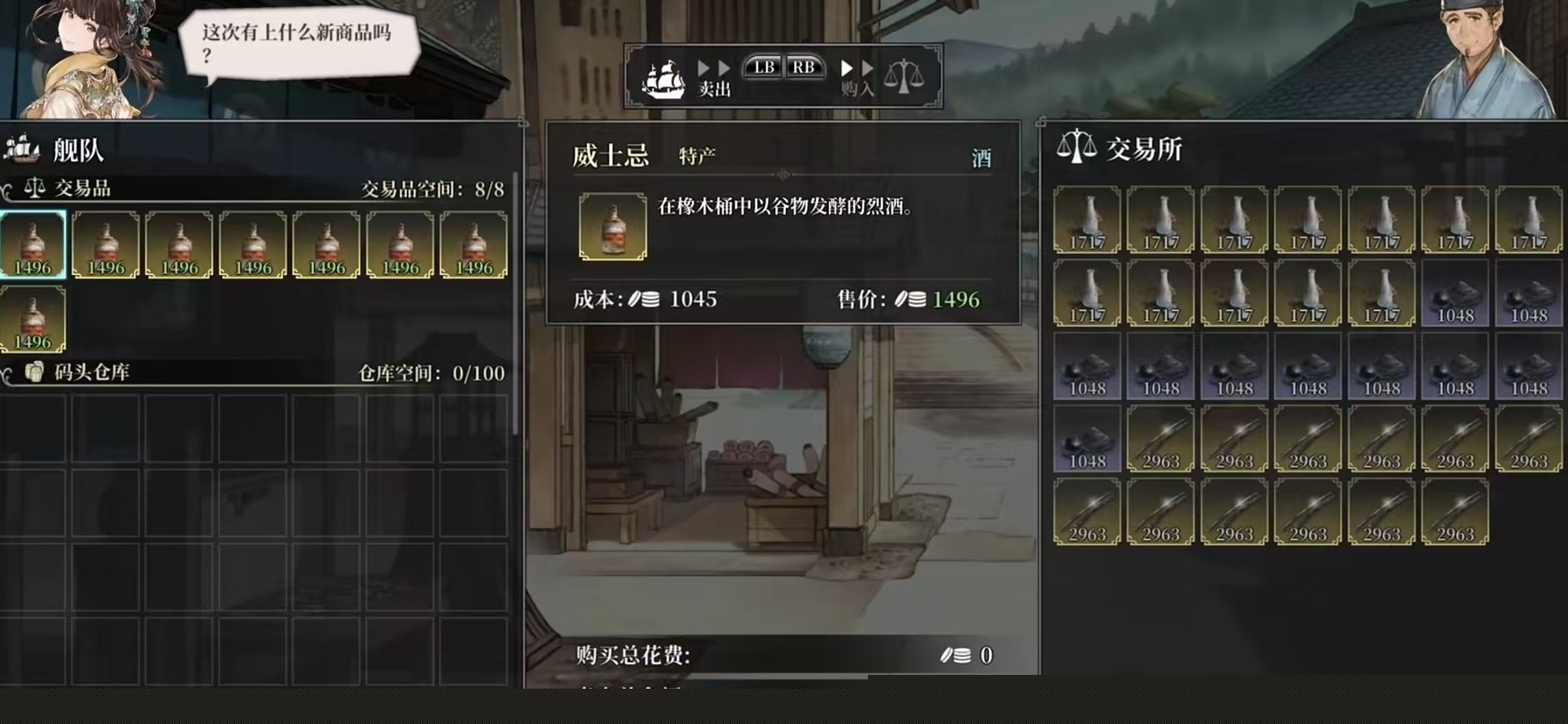Switch to the 购入 buy scales tab
Viewport: 1568px width, 724px height.
point(903,77)
